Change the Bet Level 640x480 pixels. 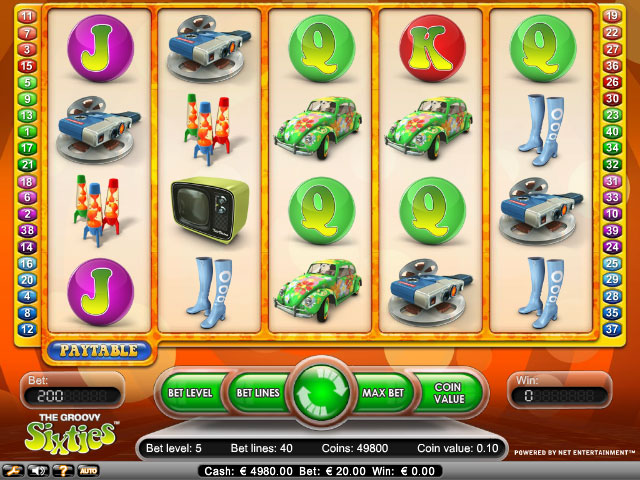[x=189, y=393]
